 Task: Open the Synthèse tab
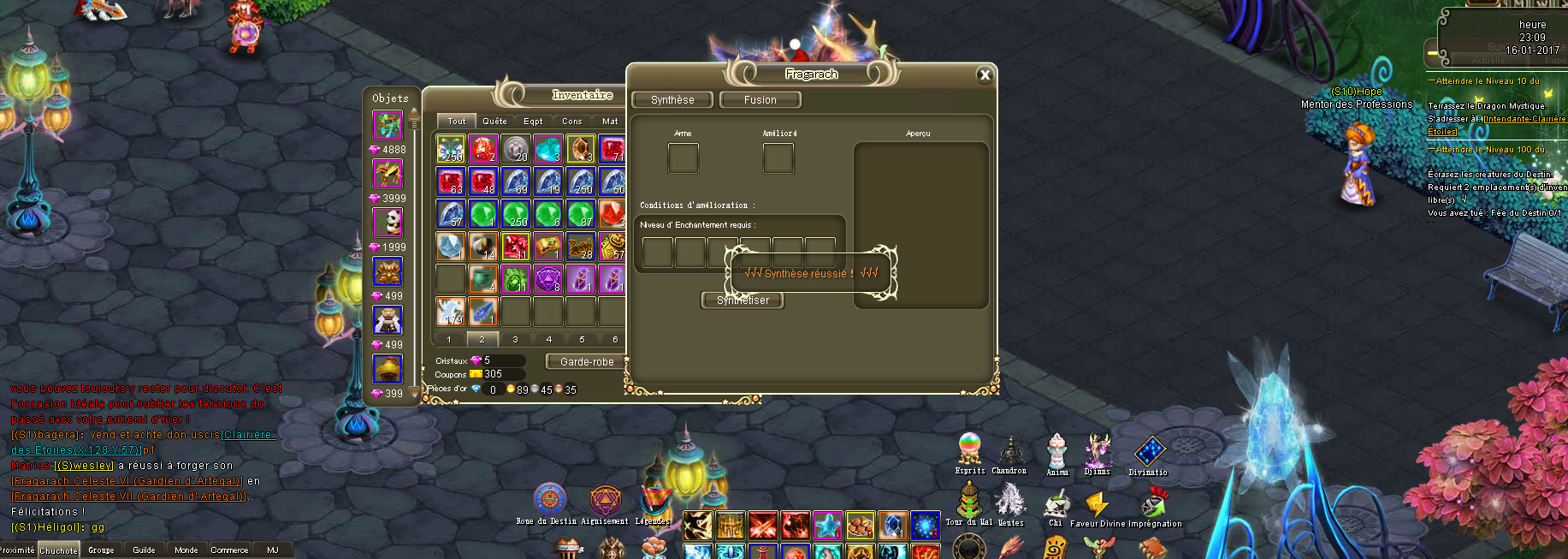pyautogui.click(x=672, y=100)
